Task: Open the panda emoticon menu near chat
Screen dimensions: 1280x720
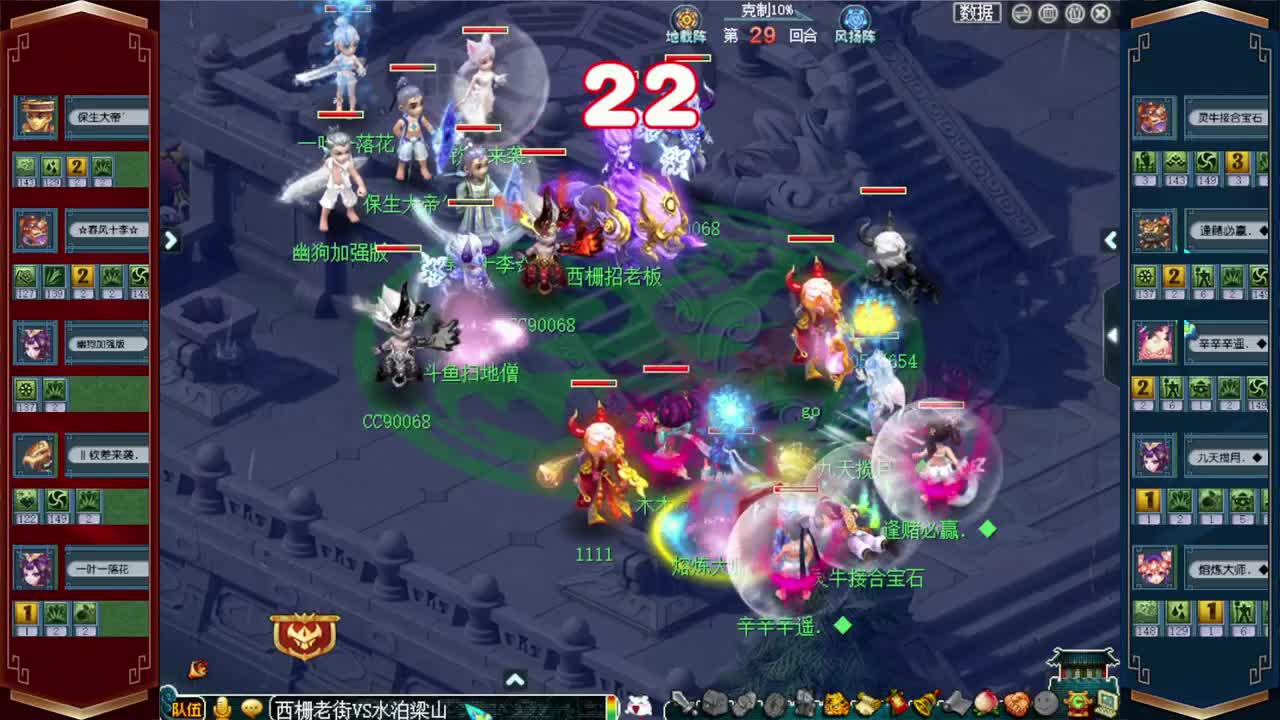Action: (636, 706)
